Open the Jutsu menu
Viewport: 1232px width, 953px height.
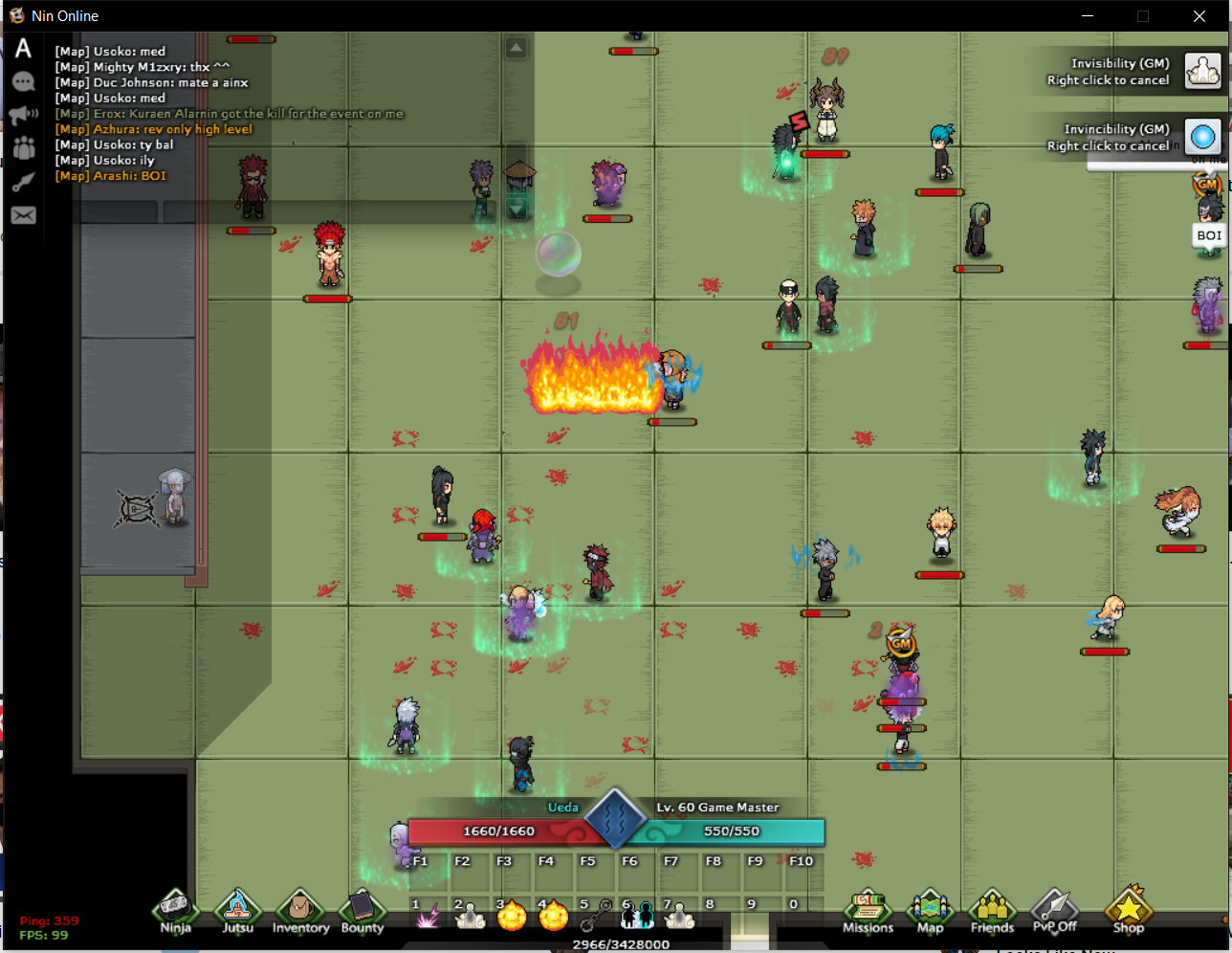coord(237,910)
